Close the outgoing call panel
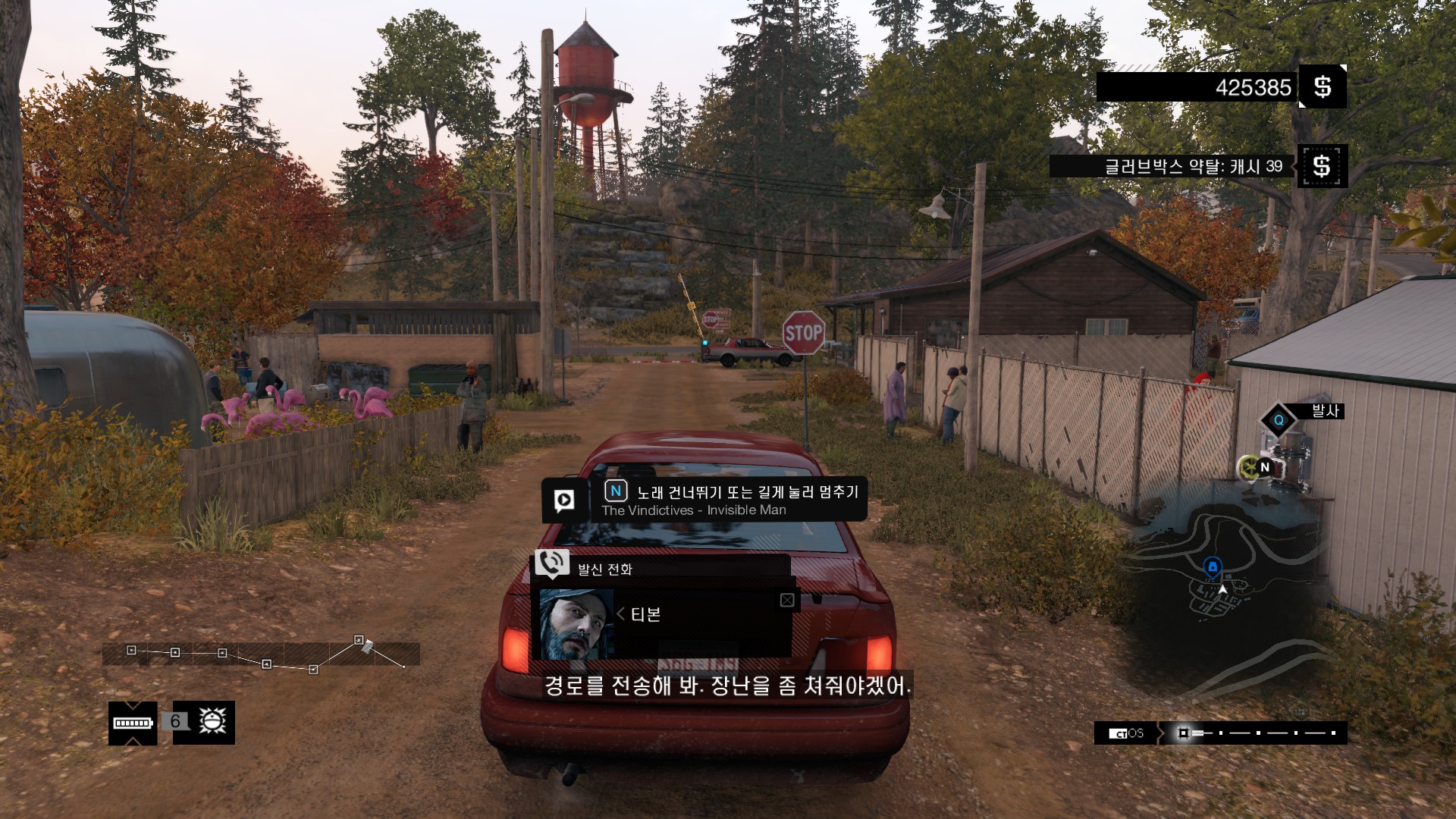The height and width of the screenshot is (819, 1456). pos(787,601)
